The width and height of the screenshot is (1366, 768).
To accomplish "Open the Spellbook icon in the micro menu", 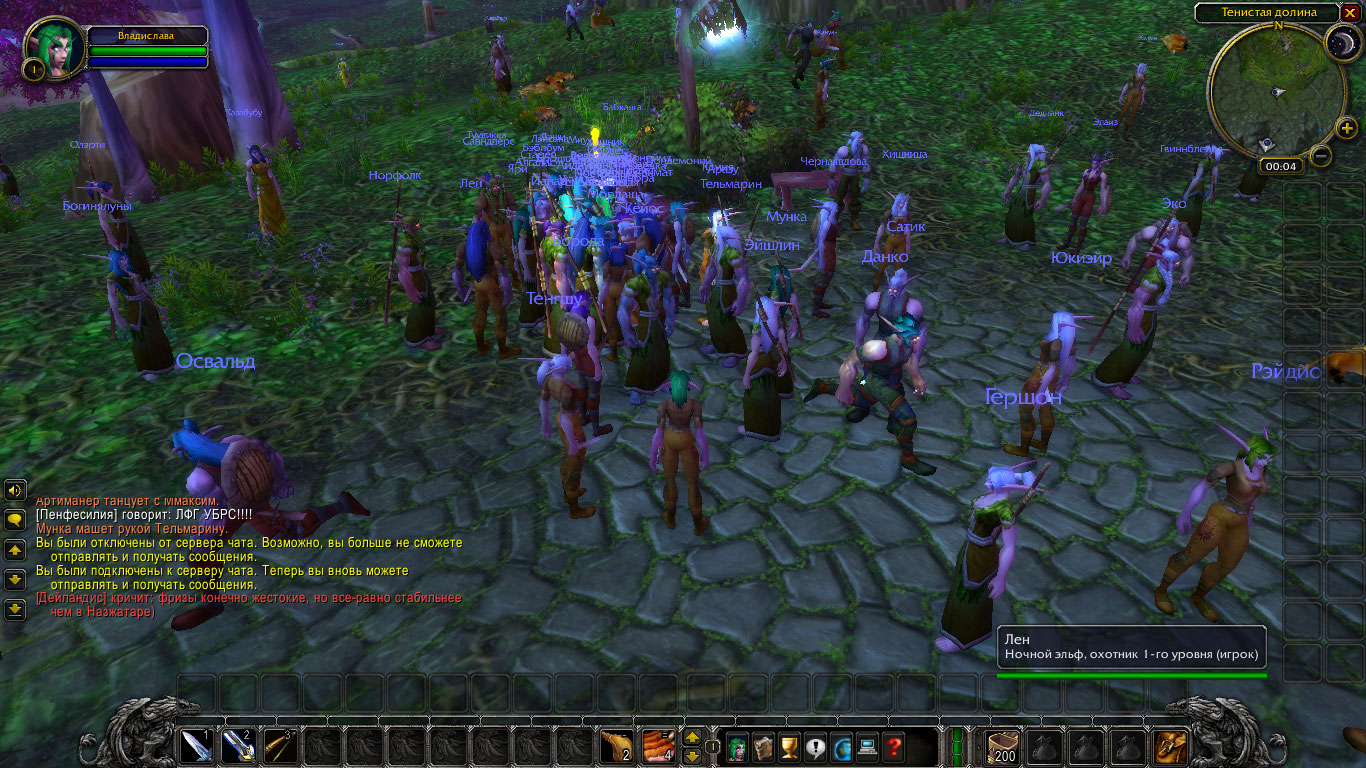I will (x=762, y=746).
